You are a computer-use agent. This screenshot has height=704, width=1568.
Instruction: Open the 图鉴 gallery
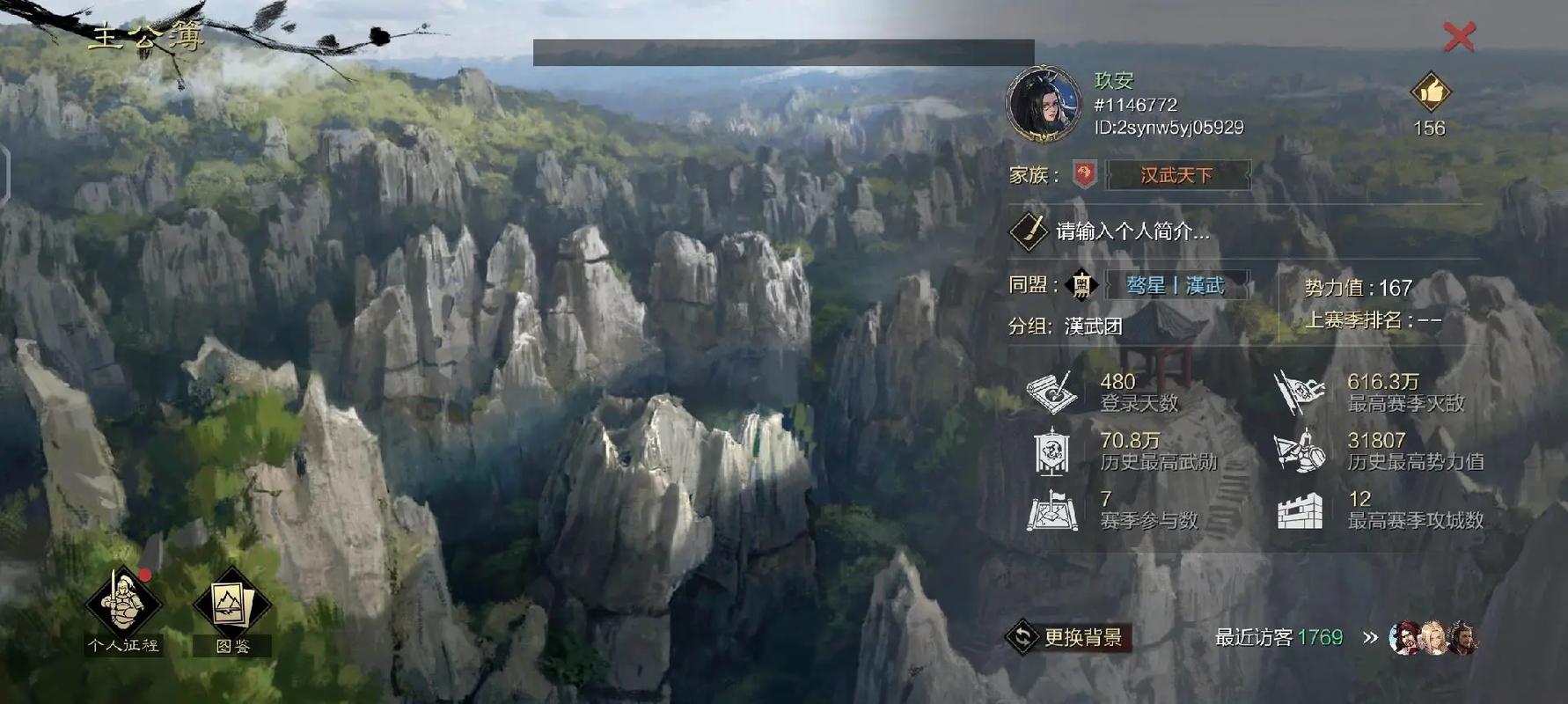coord(233,607)
